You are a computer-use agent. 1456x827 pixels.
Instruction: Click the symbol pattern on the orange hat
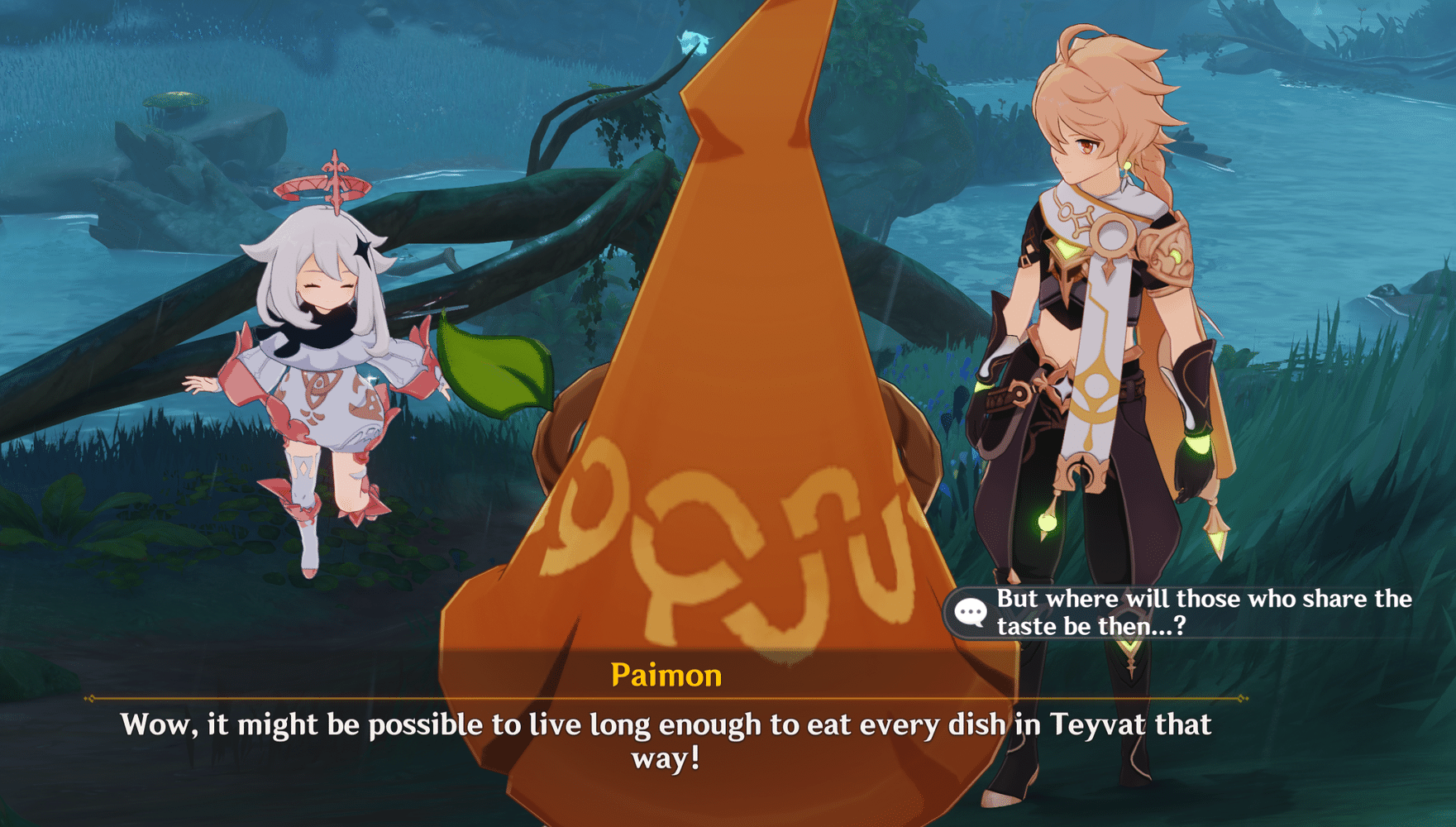[x=728, y=529]
